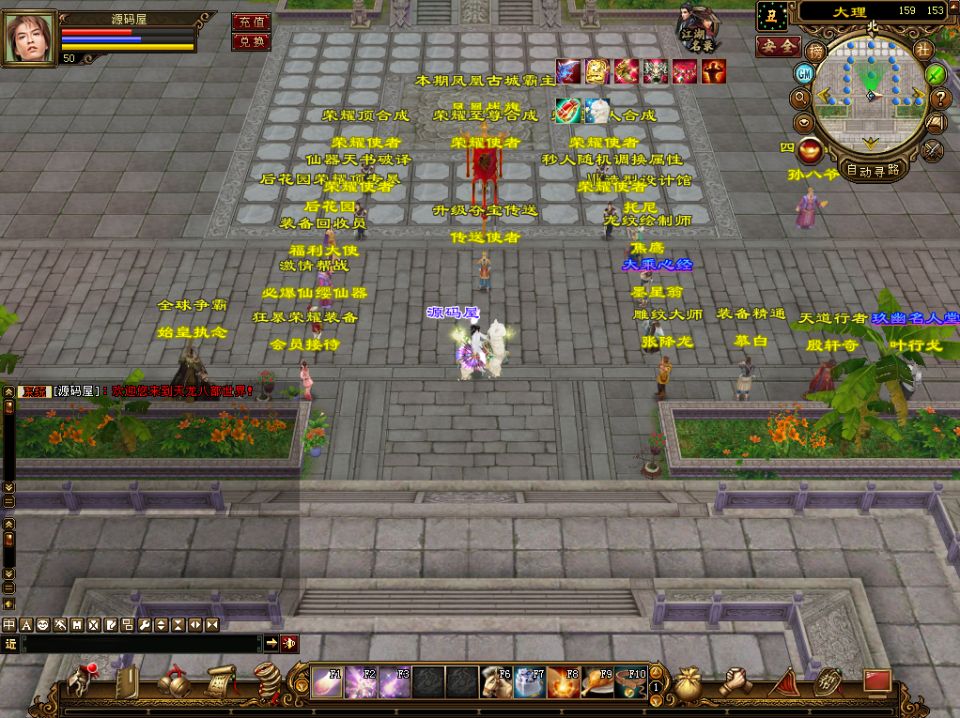Click the question mark help button
Screen dimensions: 960x718
(940, 98)
